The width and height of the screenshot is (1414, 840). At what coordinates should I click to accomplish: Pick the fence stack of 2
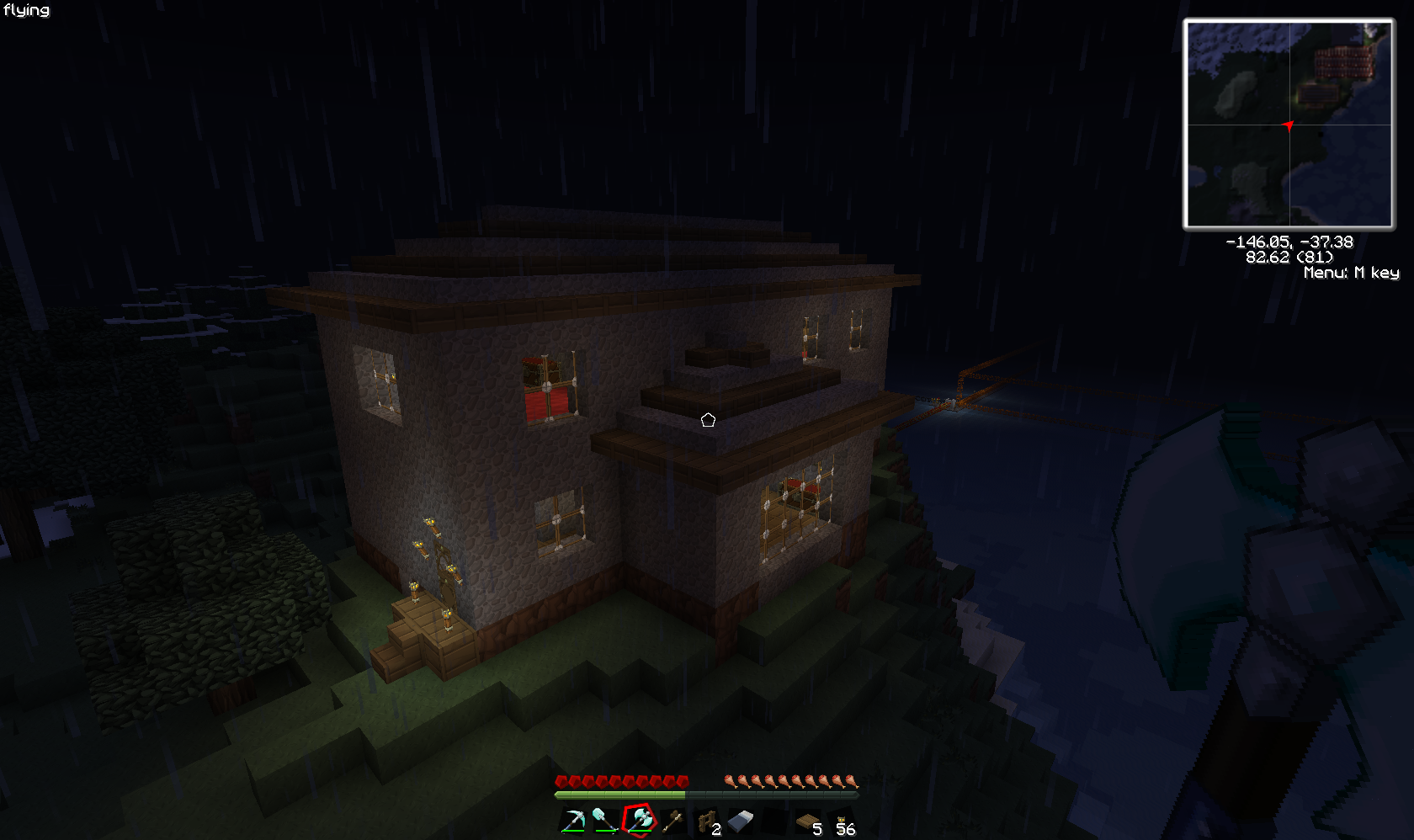pyautogui.click(x=707, y=821)
